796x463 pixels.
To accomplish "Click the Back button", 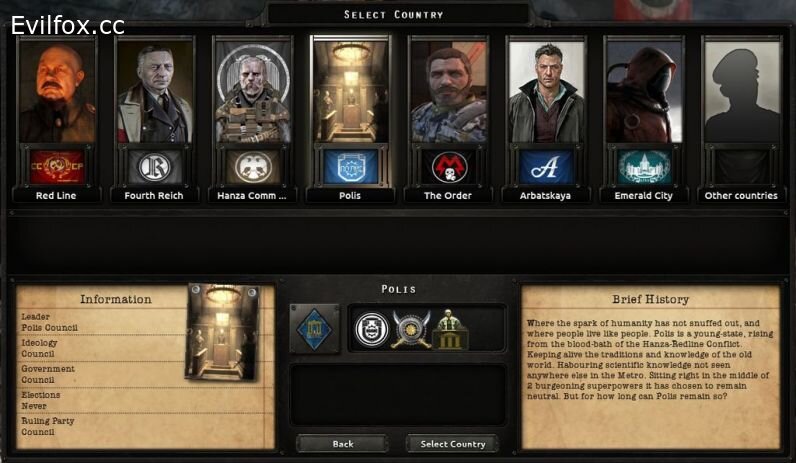I will tap(343, 444).
